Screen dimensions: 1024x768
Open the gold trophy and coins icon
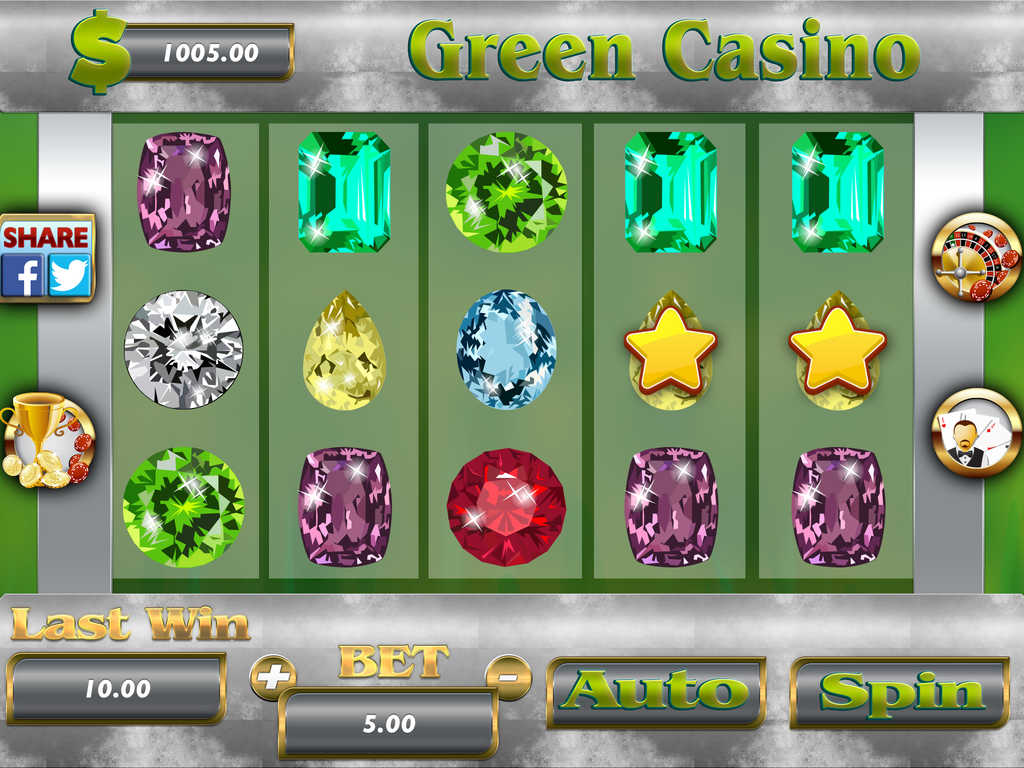tap(47, 441)
